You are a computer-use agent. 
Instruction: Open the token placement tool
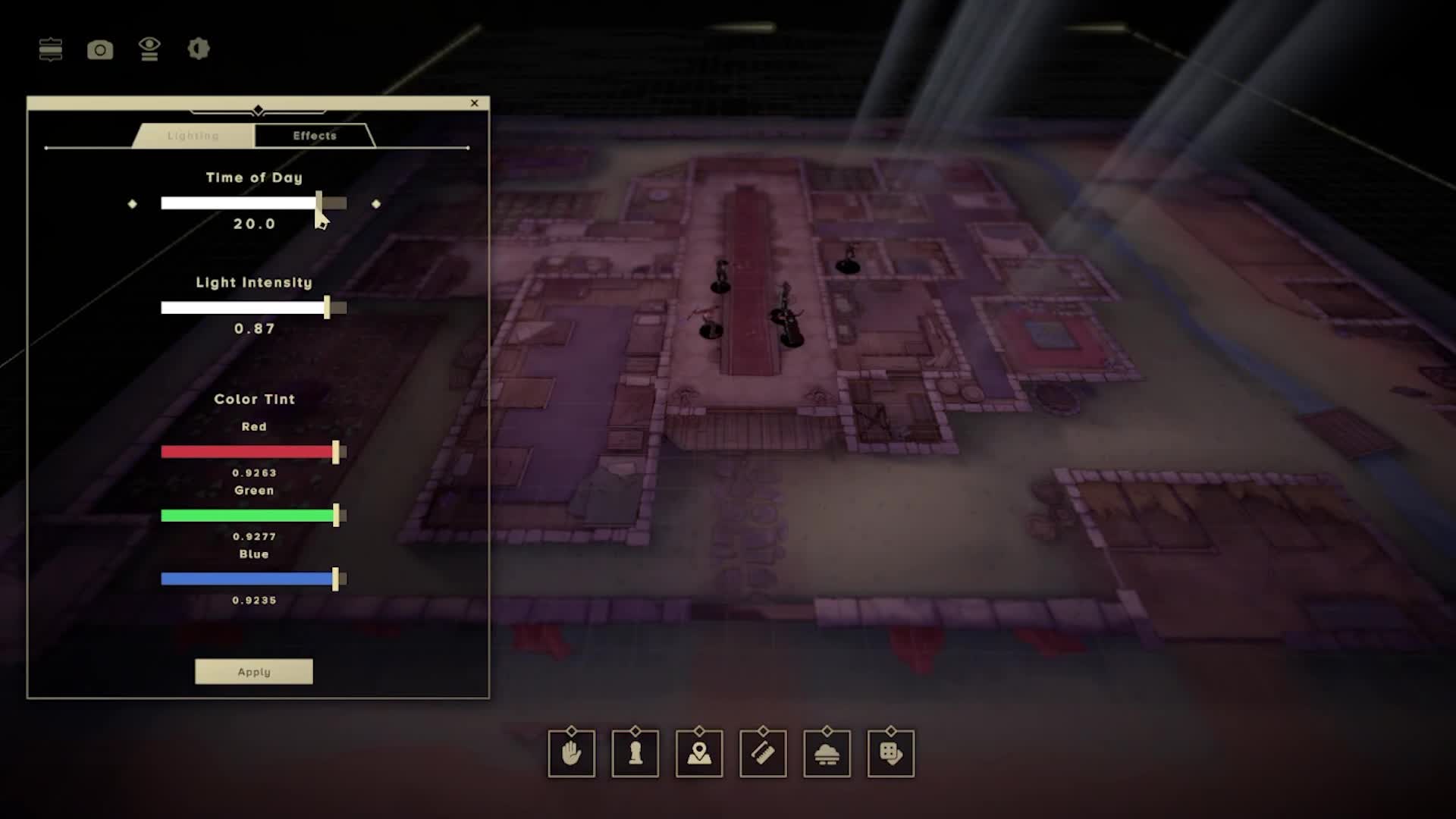(x=635, y=753)
